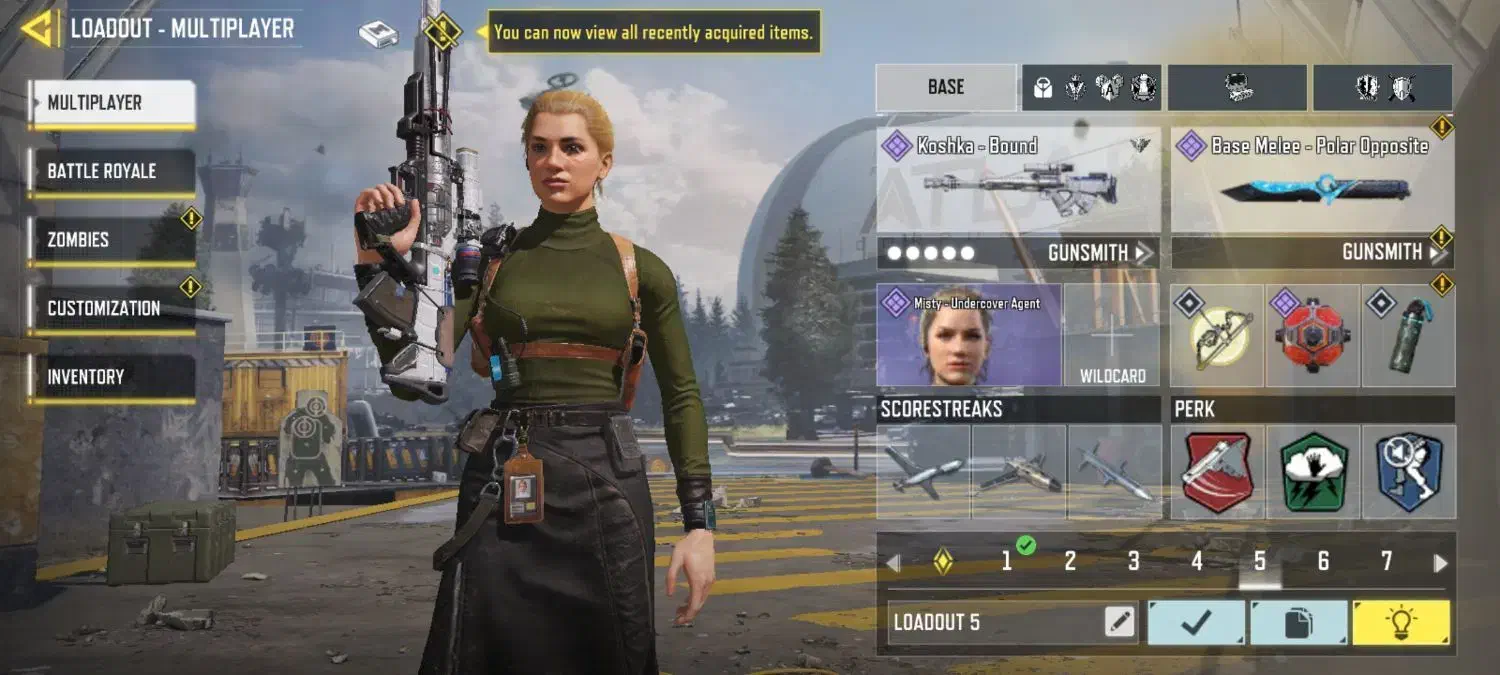This screenshot has width=1500, height=675.
Task: Select the green storm cloud perk
Action: coord(1313,472)
